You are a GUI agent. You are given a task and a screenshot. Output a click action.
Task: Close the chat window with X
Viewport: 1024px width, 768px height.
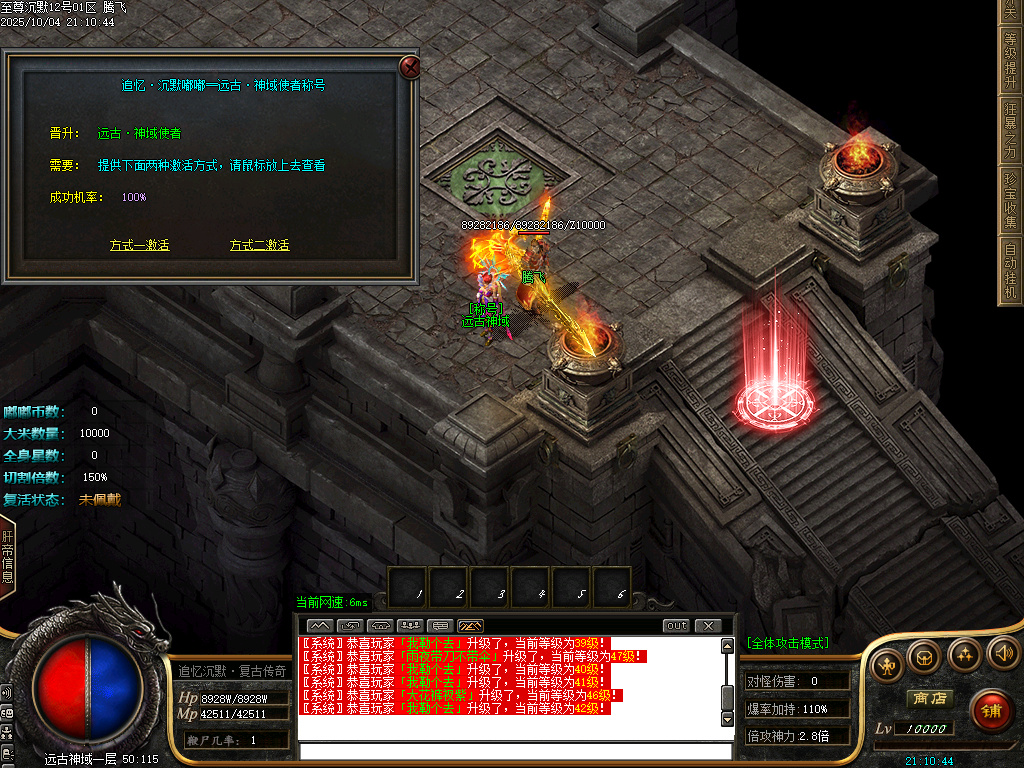[707, 626]
